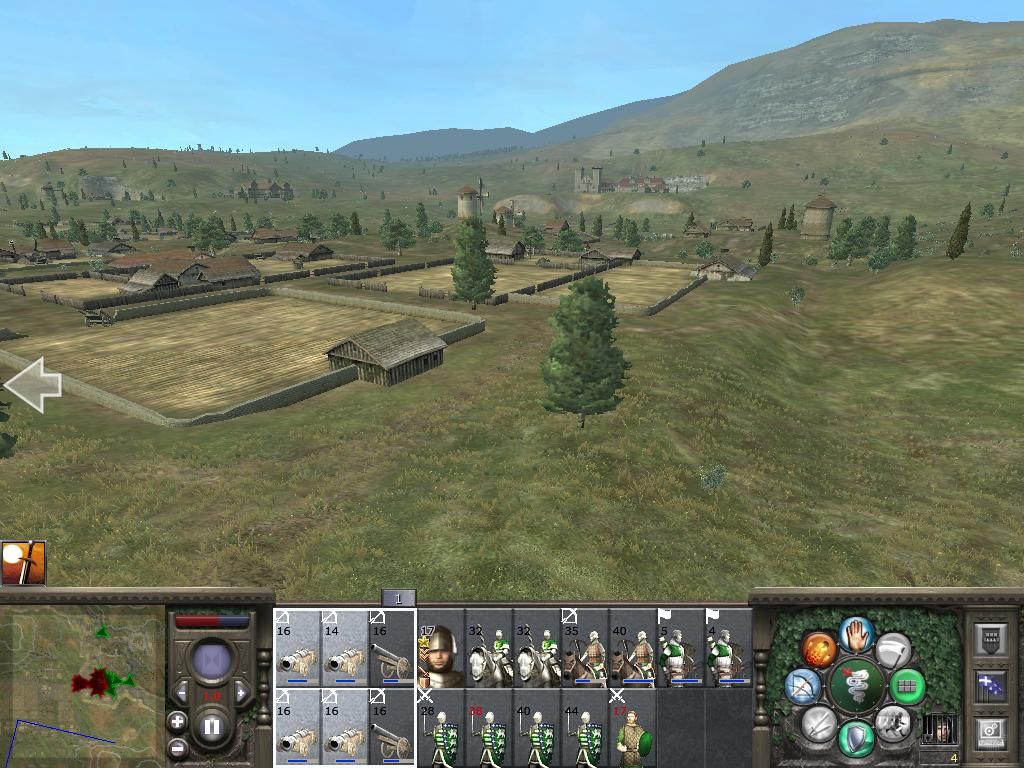Image resolution: width=1024 pixels, height=768 pixels.
Task: Zoom in the minimap
Action: coord(177,721)
